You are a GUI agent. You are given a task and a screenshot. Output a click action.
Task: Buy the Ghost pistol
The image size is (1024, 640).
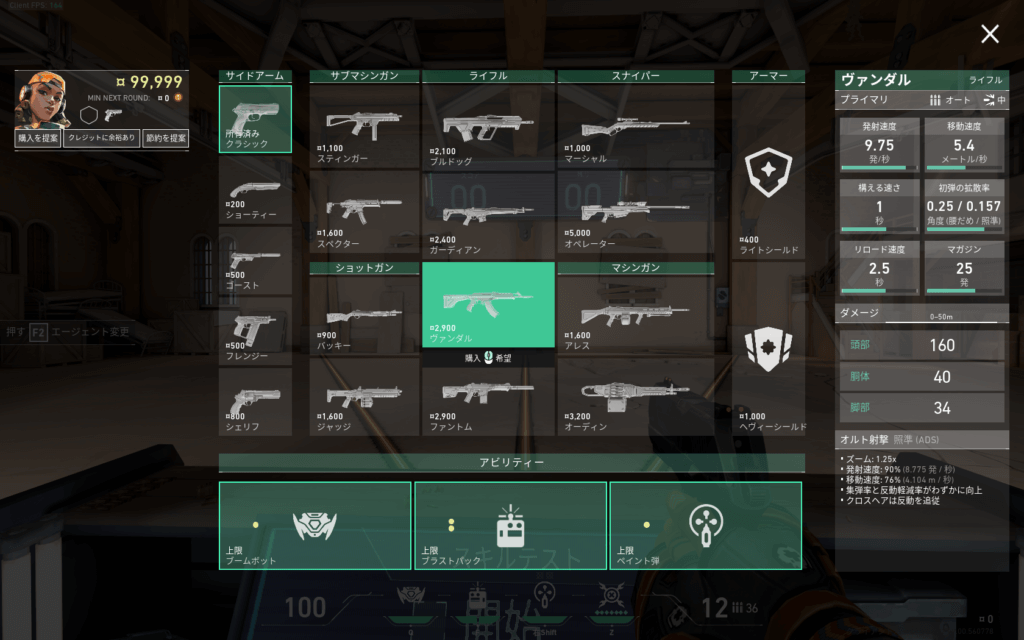255,260
